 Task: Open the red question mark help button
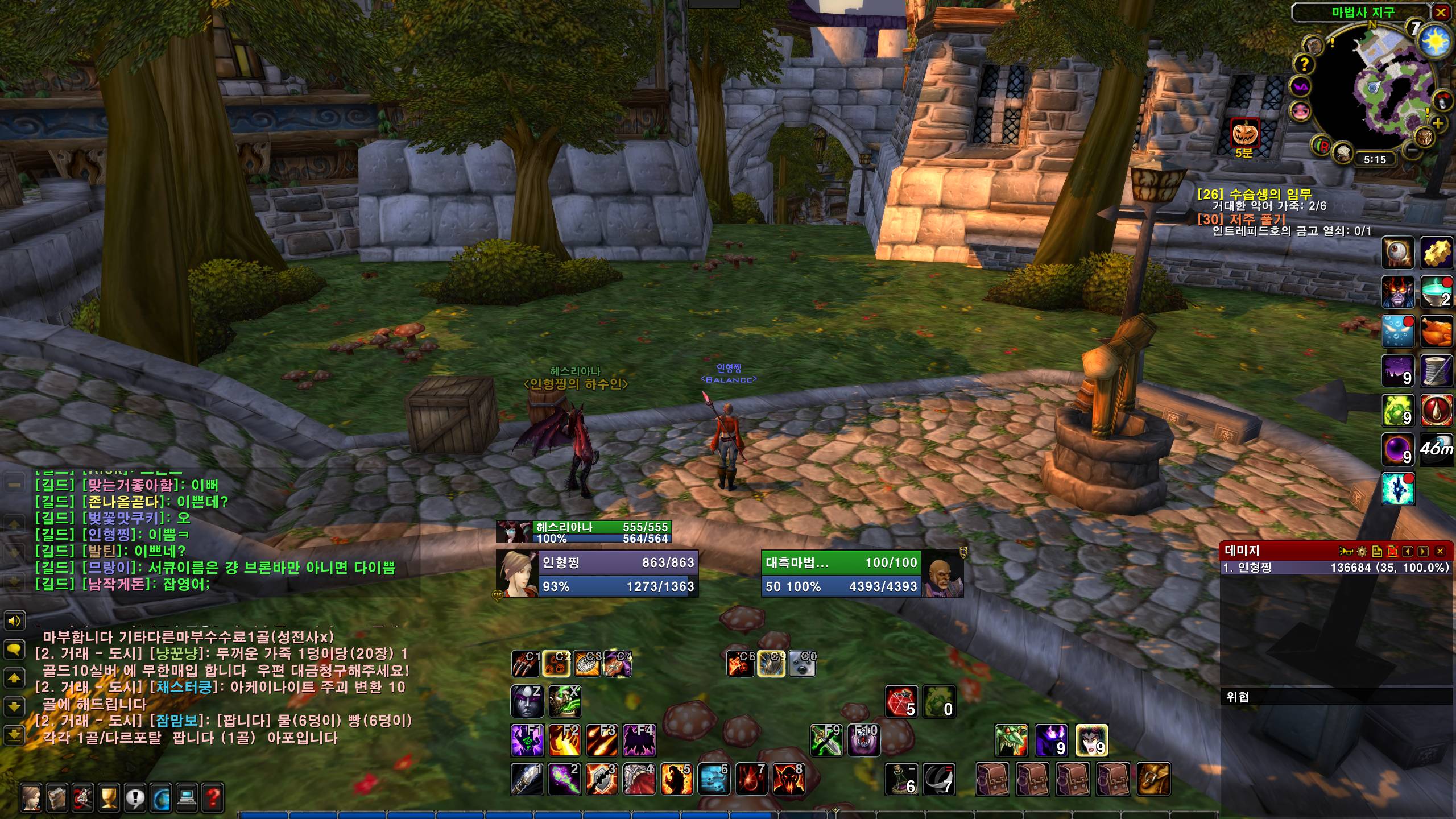click(213, 798)
